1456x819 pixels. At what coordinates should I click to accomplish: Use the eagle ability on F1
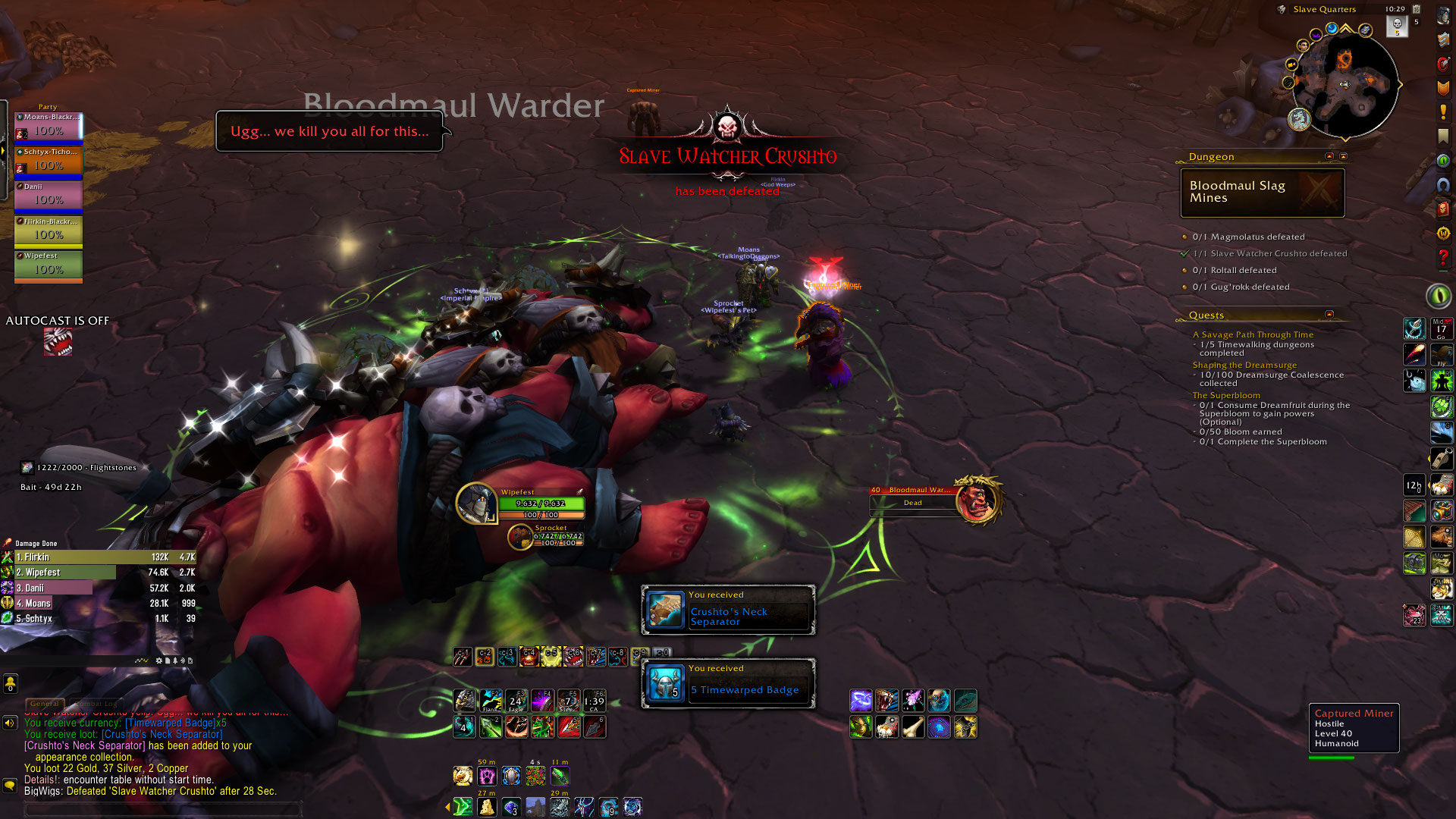465,700
